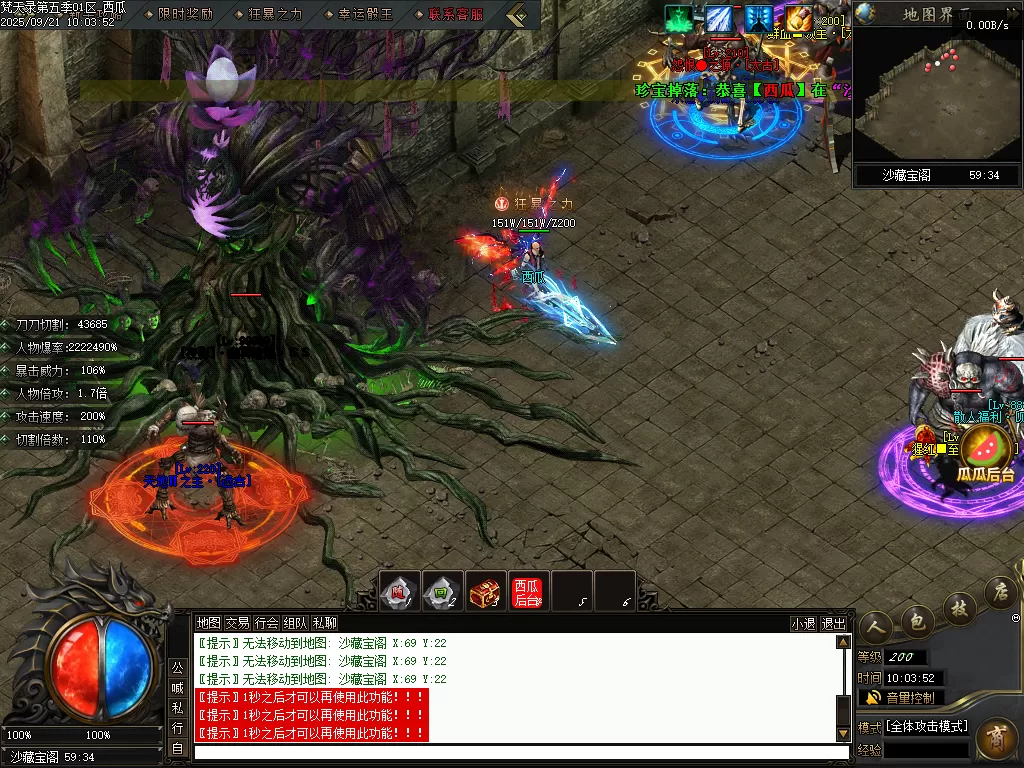Open the bag with the 包 button

coord(915,620)
